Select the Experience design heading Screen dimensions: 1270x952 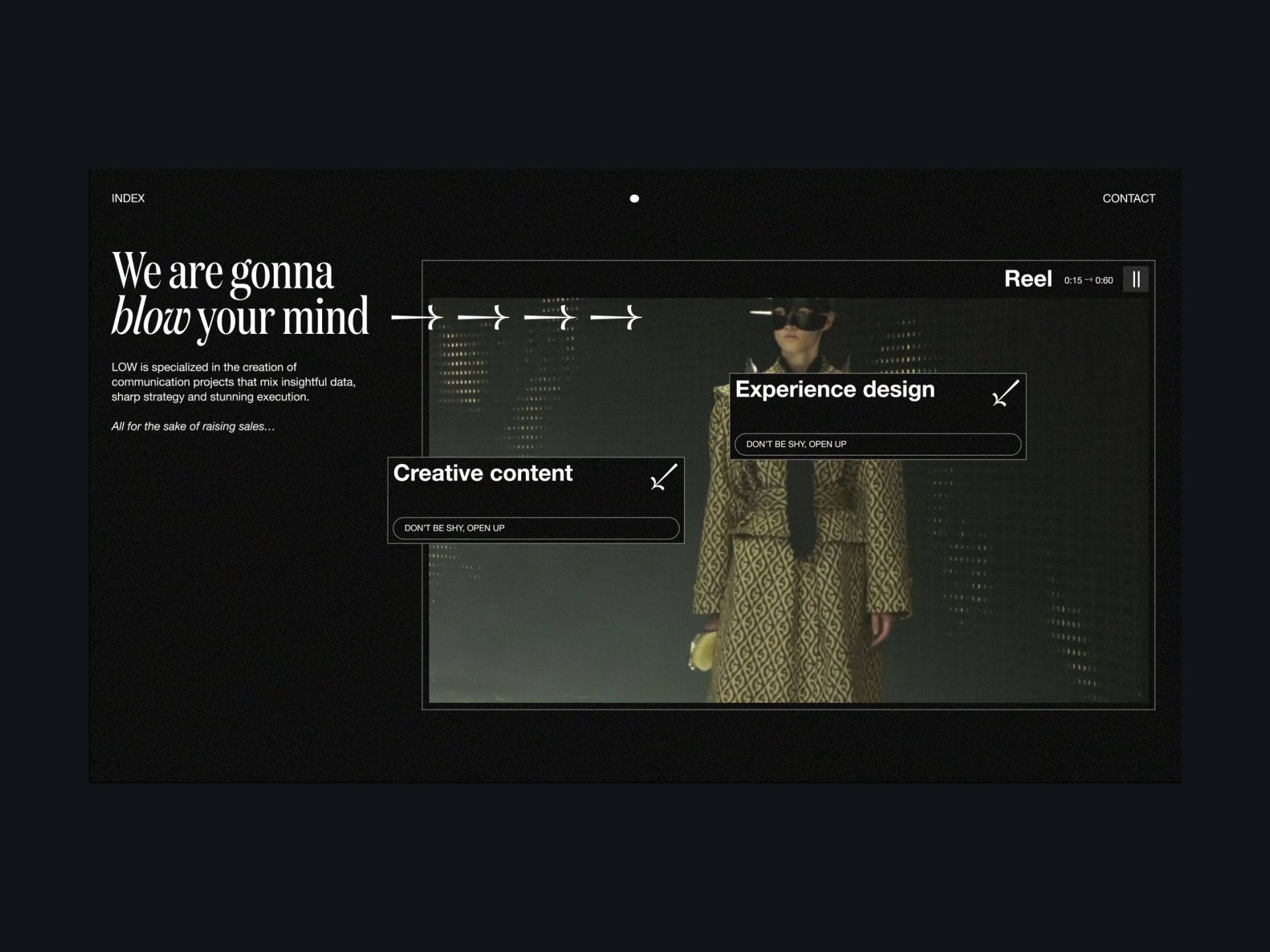coord(835,389)
